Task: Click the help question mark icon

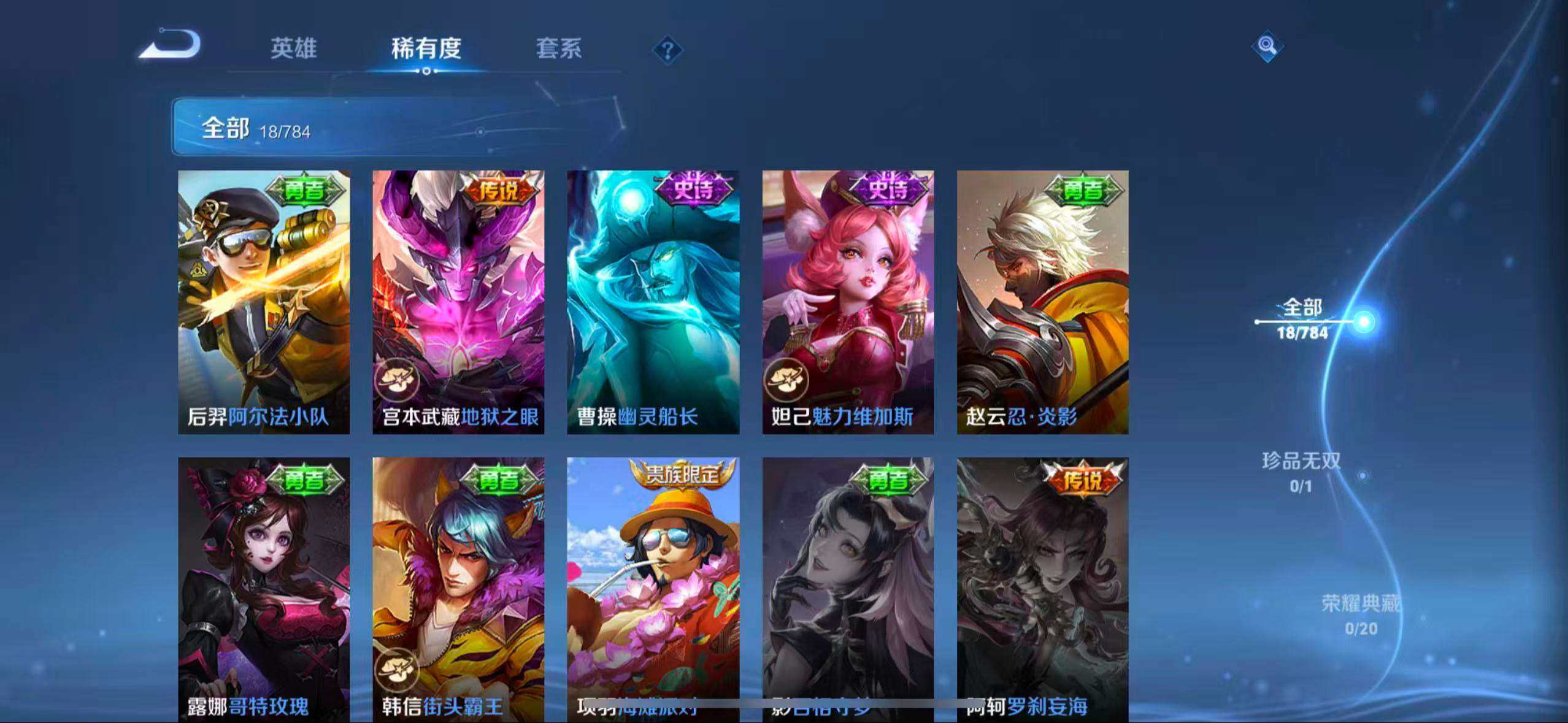Action: [x=667, y=48]
